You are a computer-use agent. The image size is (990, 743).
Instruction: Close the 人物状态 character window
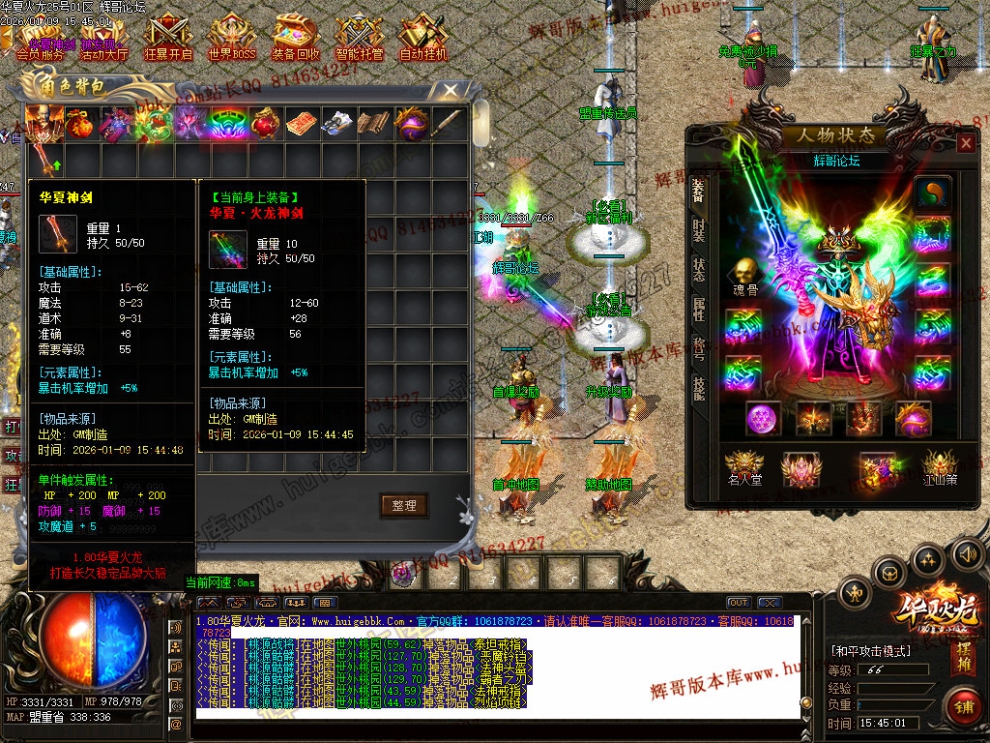965,143
